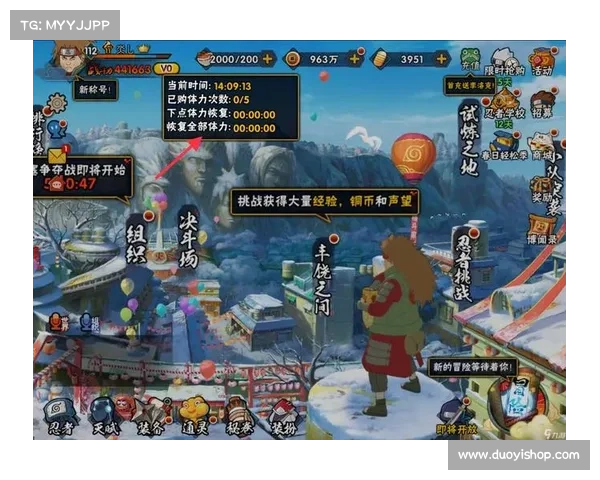Open the 忍者 (Ninja) menu
This screenshot has height=480, width=600.
[x=59, y=413]
